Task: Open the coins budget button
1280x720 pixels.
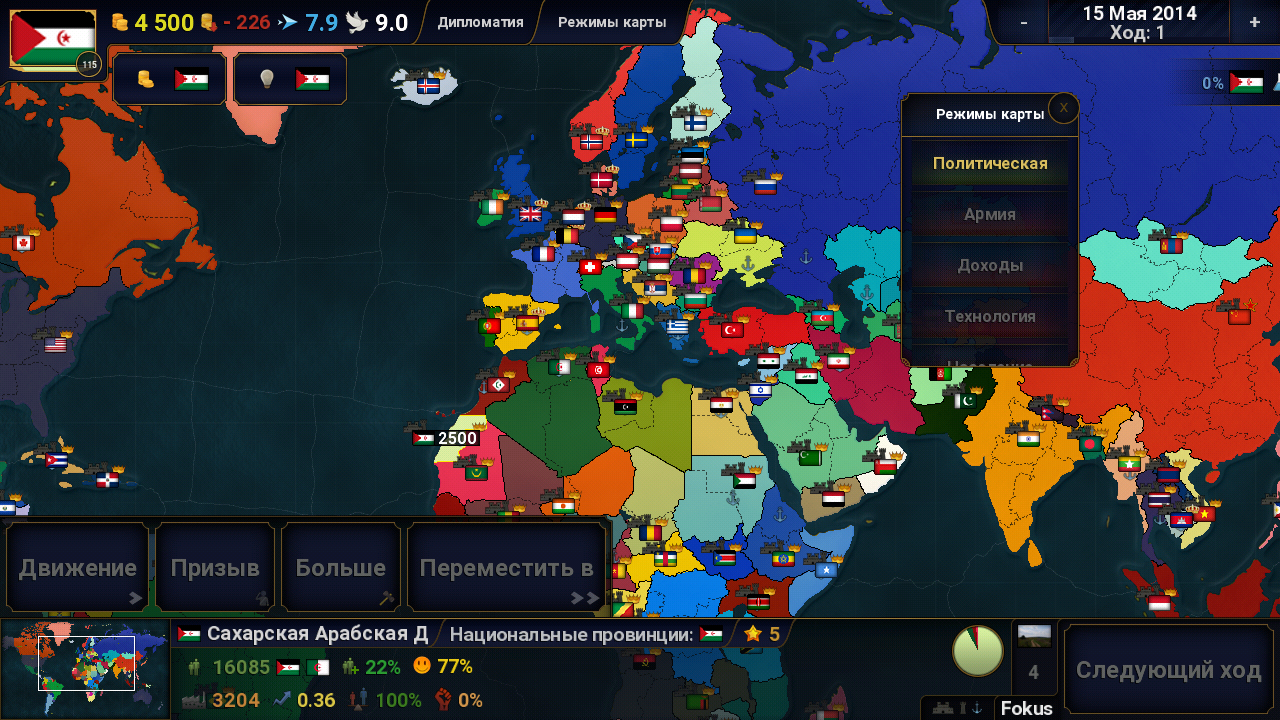Action: (170, 79)
